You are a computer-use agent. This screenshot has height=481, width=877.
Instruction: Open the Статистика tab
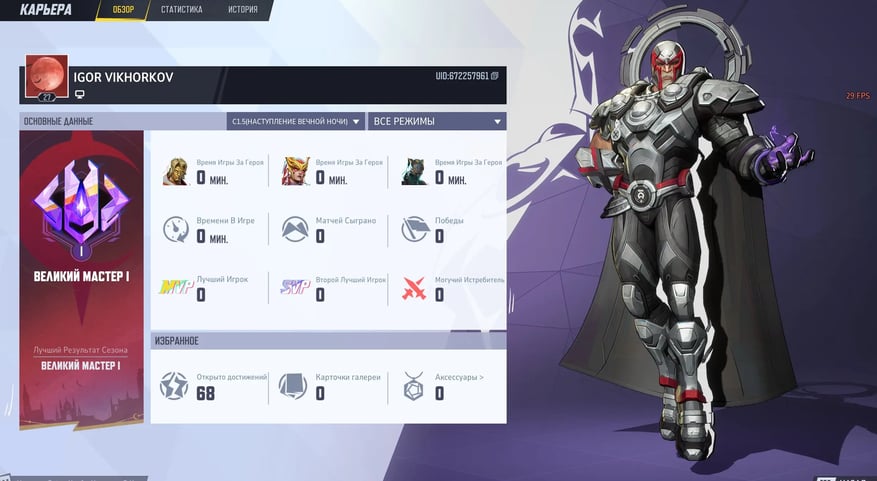click(181, 10)
